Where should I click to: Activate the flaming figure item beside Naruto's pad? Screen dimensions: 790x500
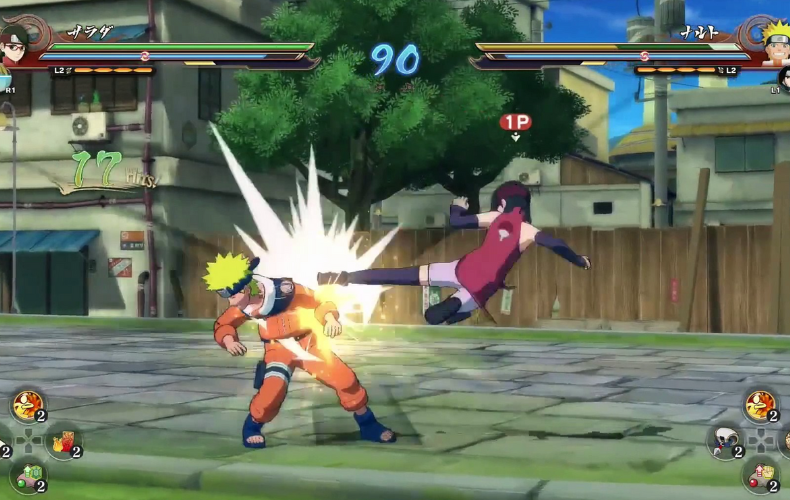pos(761,406)
